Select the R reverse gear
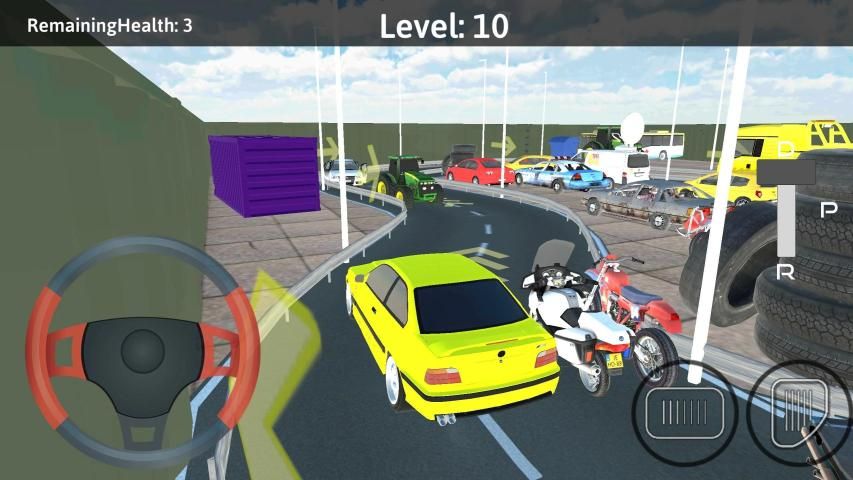The width and height of the screenshot is (853, 480). (x=786, y=272)
